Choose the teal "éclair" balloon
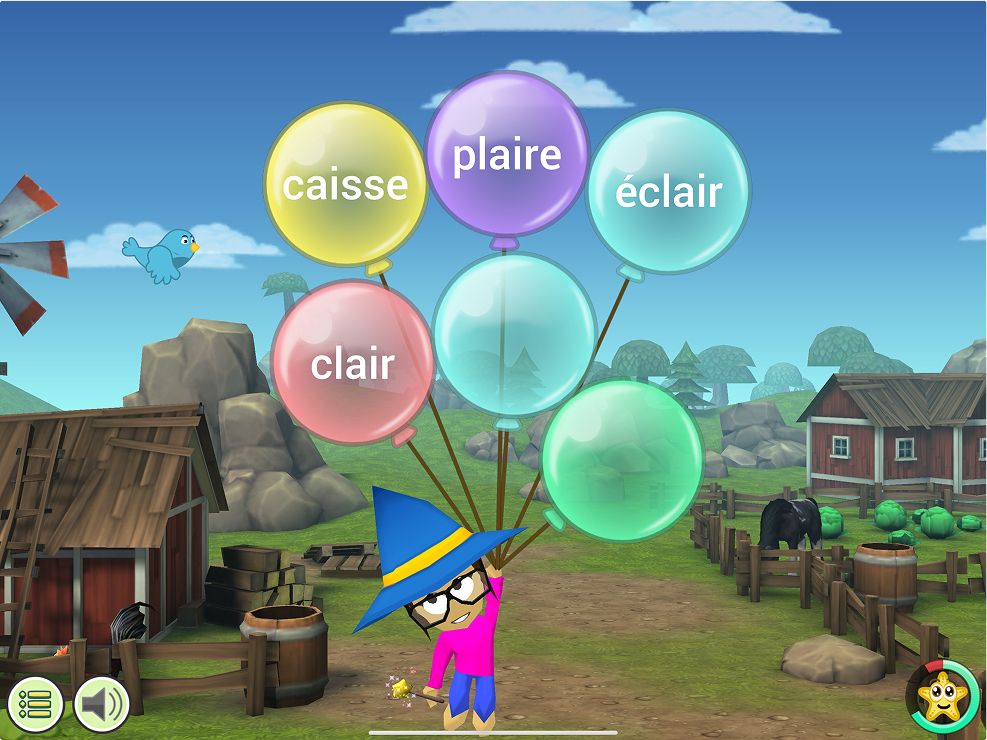This screenshot has height=740, width=987. [x=668, y=191]
